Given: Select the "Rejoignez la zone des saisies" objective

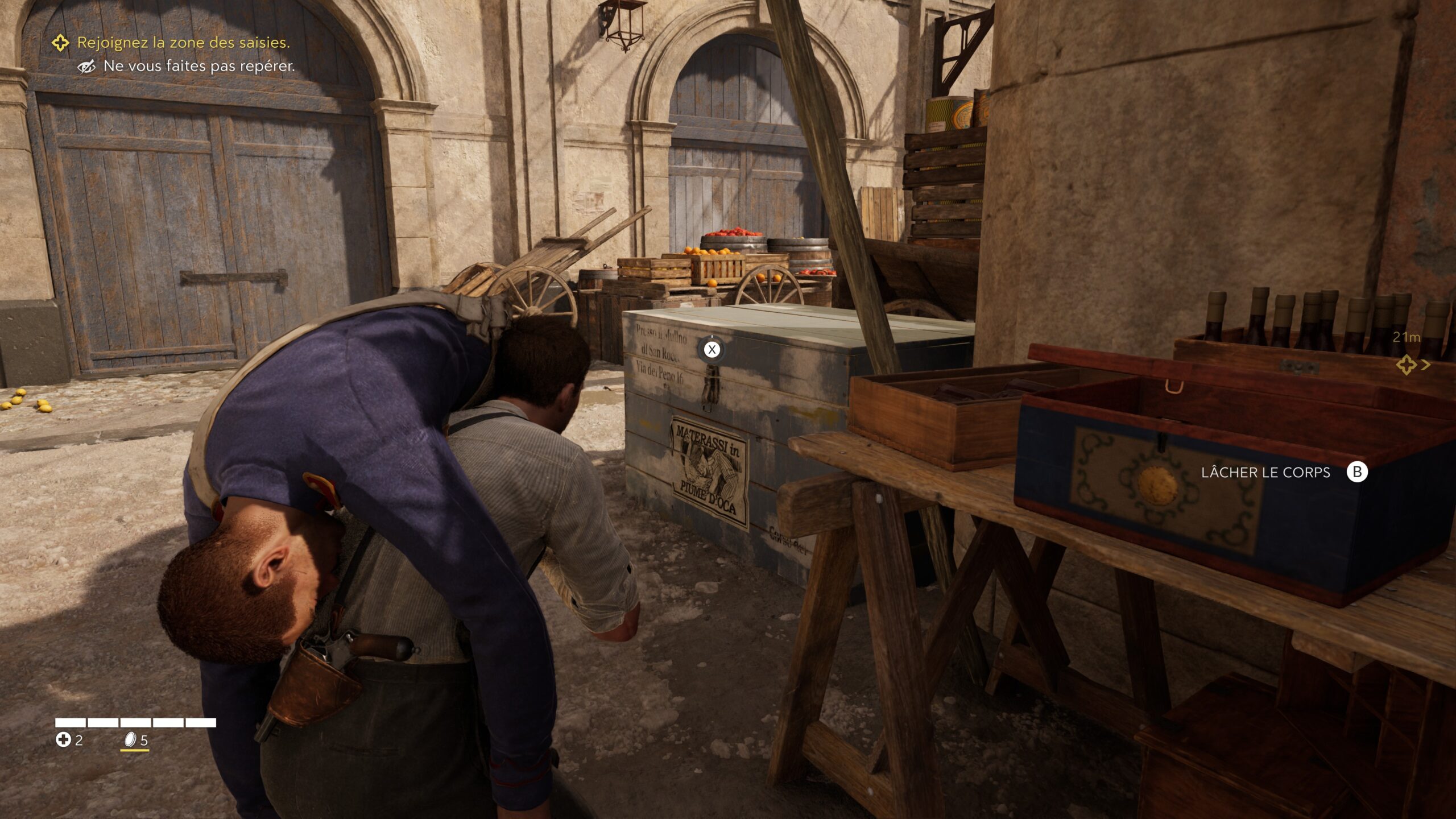Looking at the screenshot, I should click(183, 43).
